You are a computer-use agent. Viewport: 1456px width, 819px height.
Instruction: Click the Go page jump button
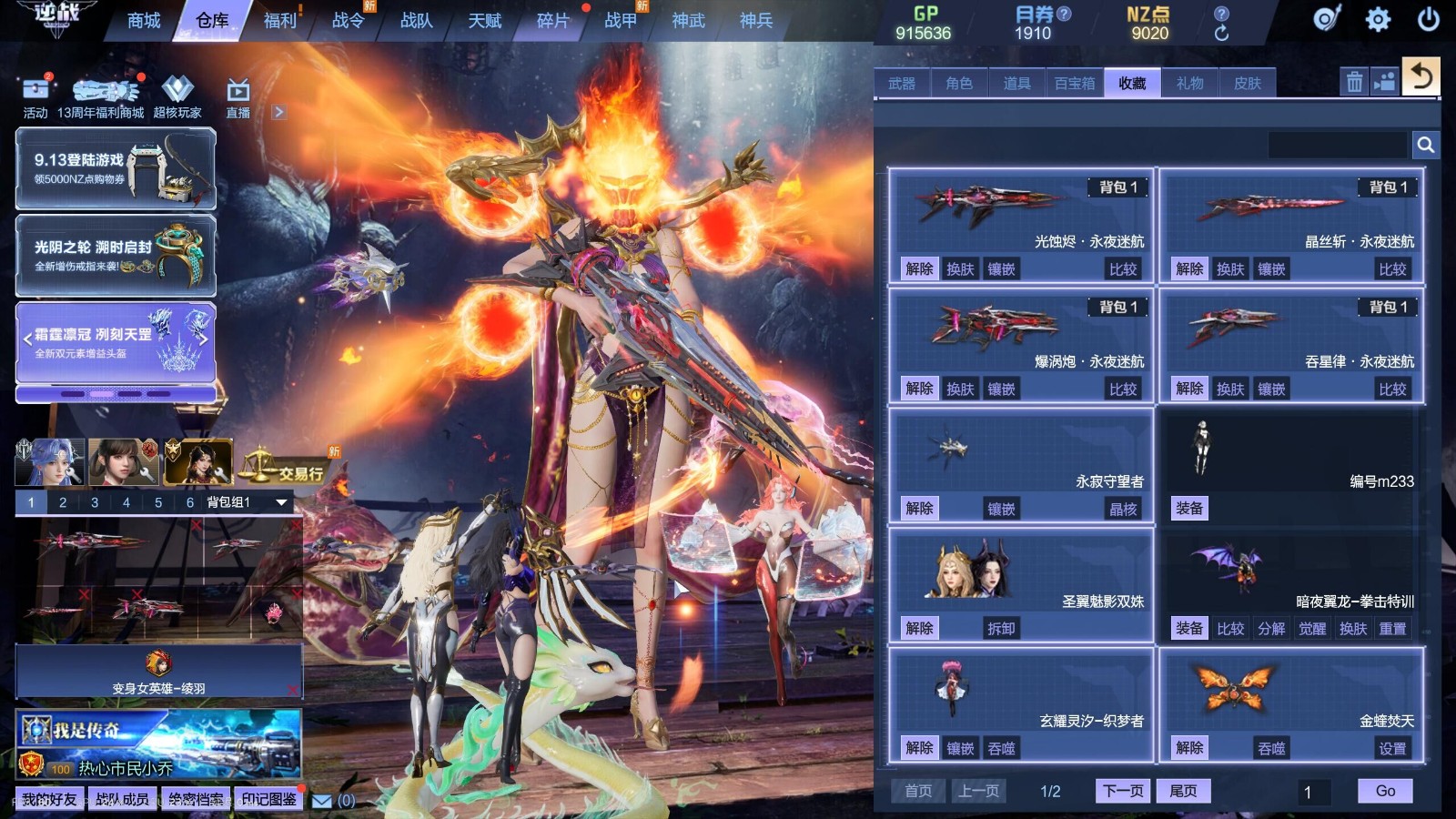(x=1385, y=791)
